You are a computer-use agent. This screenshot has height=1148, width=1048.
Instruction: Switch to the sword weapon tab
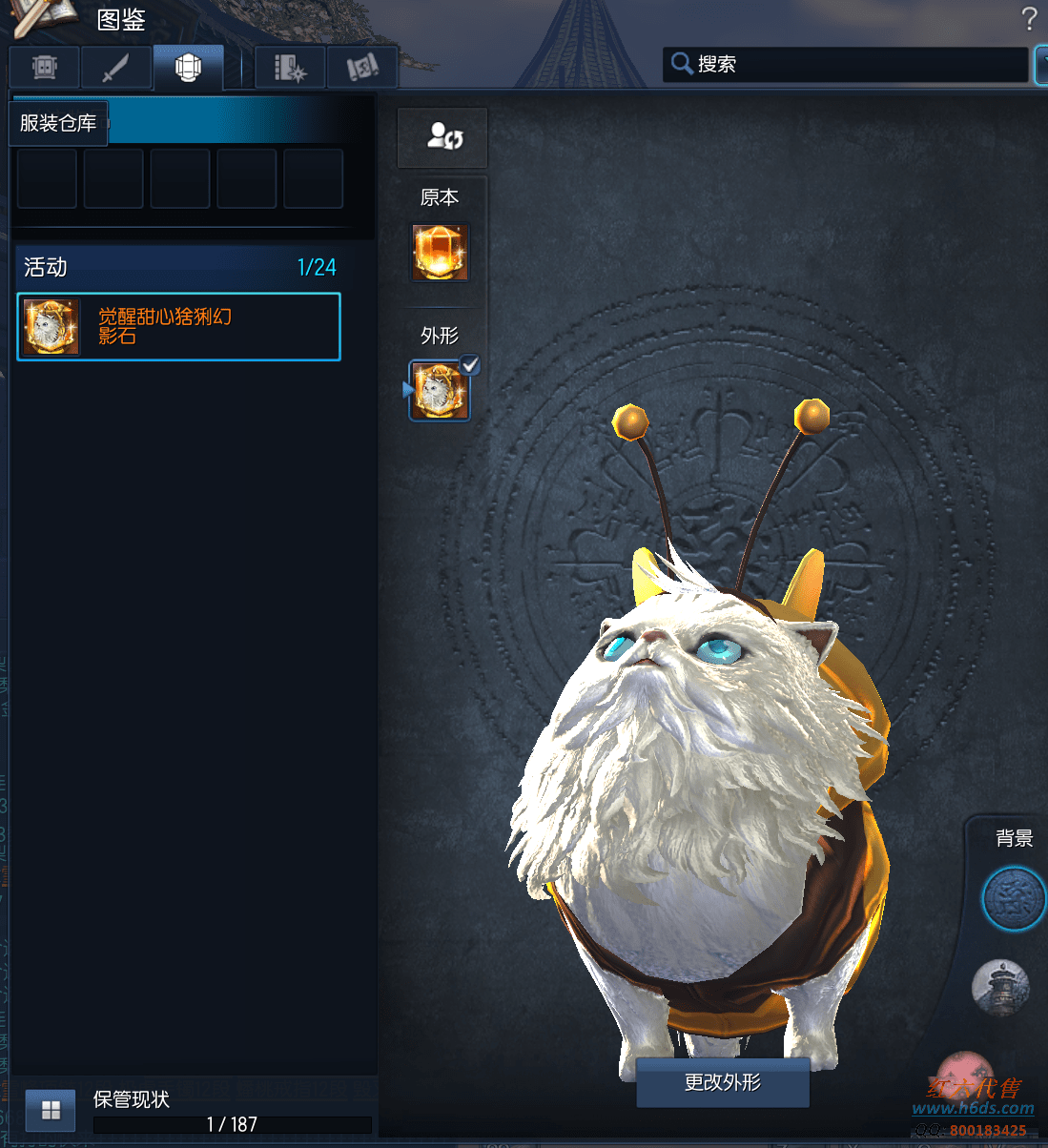click(115, 68)
